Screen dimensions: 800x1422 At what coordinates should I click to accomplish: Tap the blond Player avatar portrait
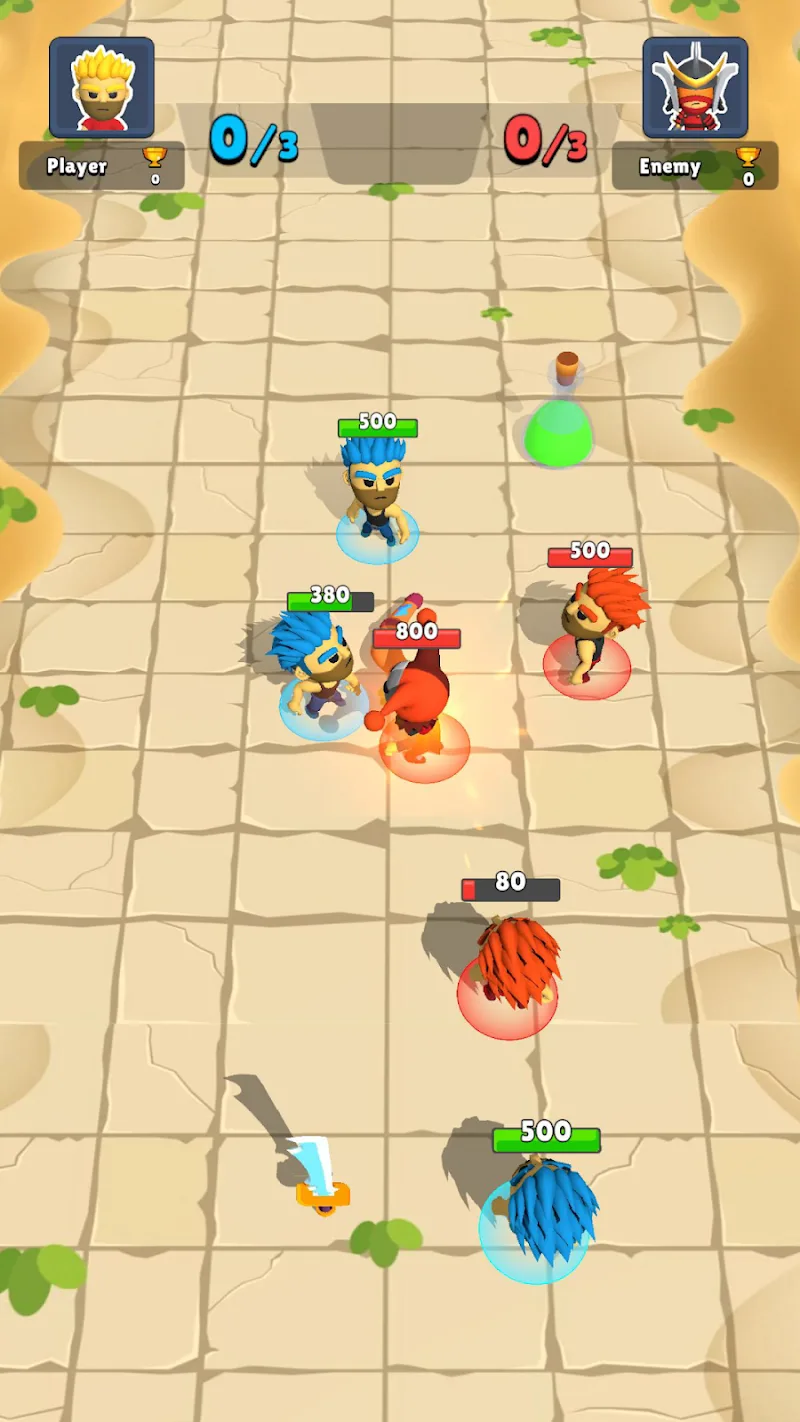click(101, 87)
